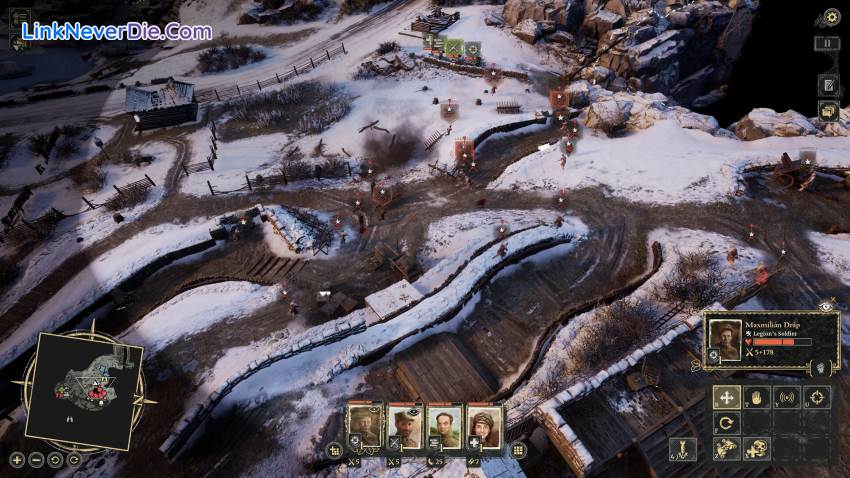
Task: Zoom in the minimap with plus button
Action: coord(16,460)
